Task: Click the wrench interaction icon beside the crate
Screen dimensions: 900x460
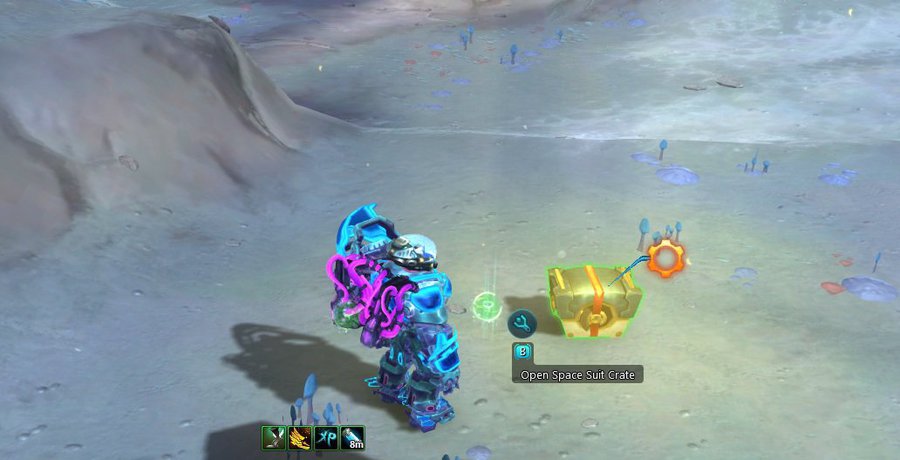Action: pos(521,323)
